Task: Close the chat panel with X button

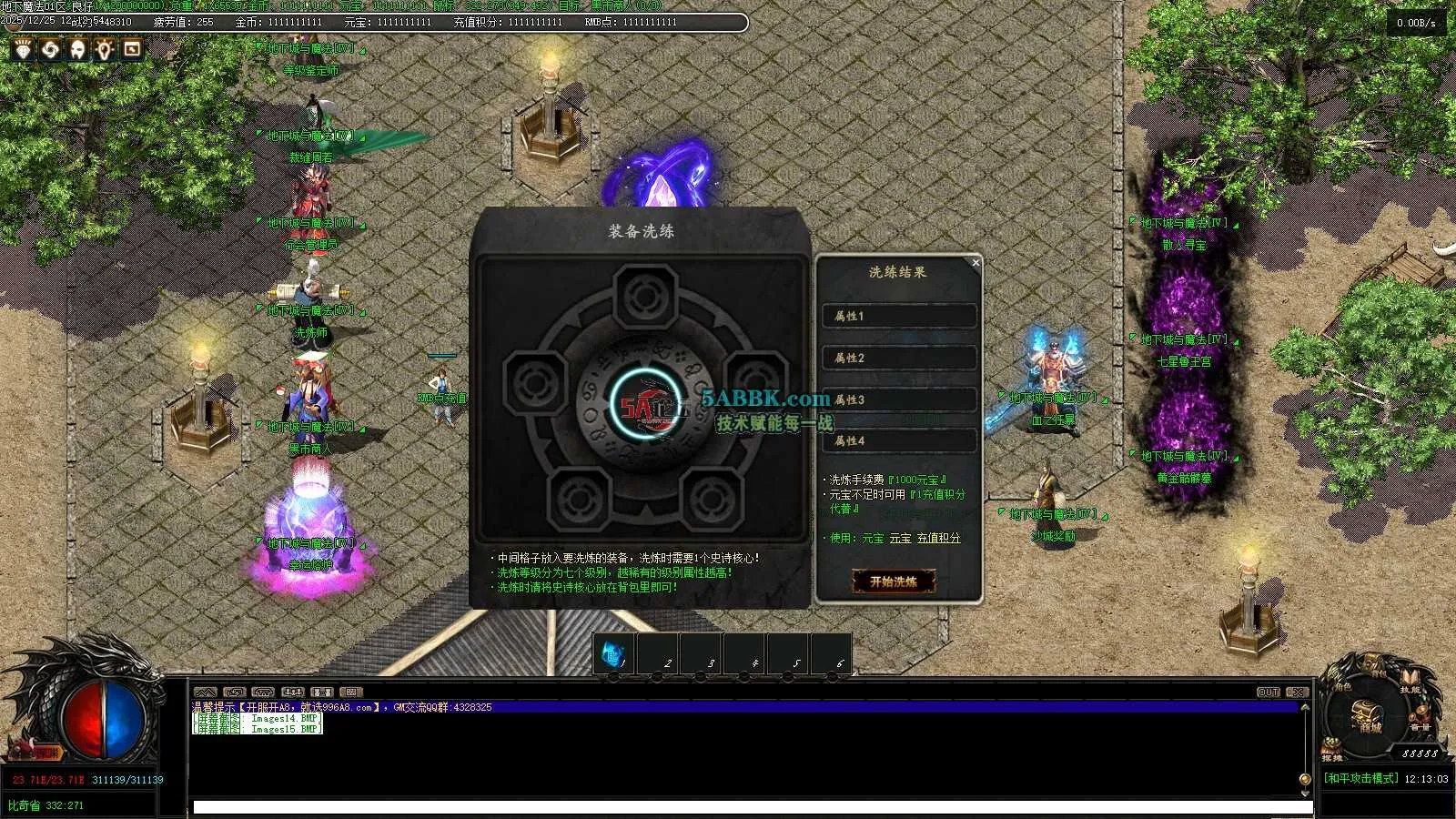Action: click(x=1298, y=693)
